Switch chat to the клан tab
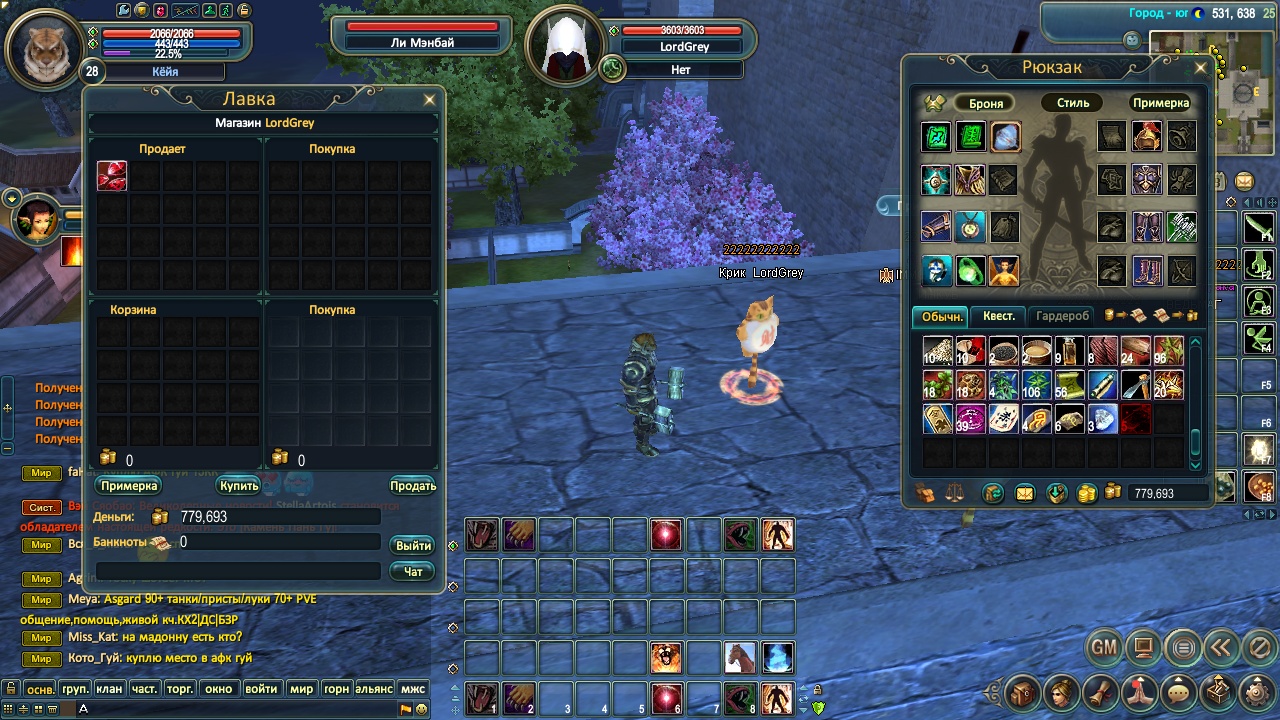 (x=109, y=689)
